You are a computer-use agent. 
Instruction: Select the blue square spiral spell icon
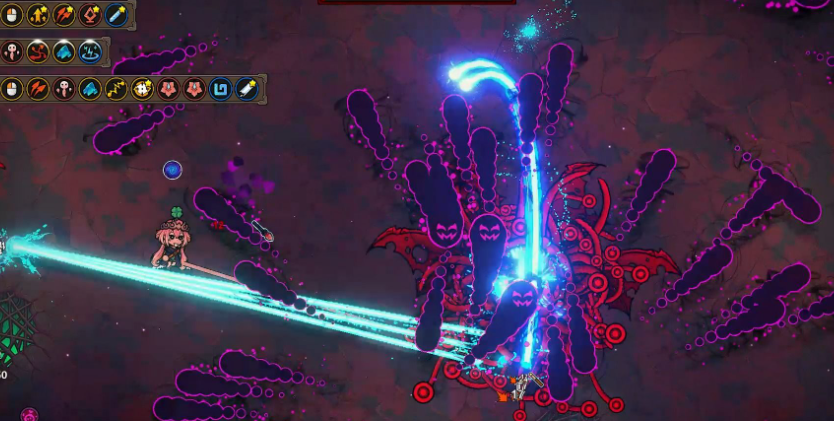220,89
